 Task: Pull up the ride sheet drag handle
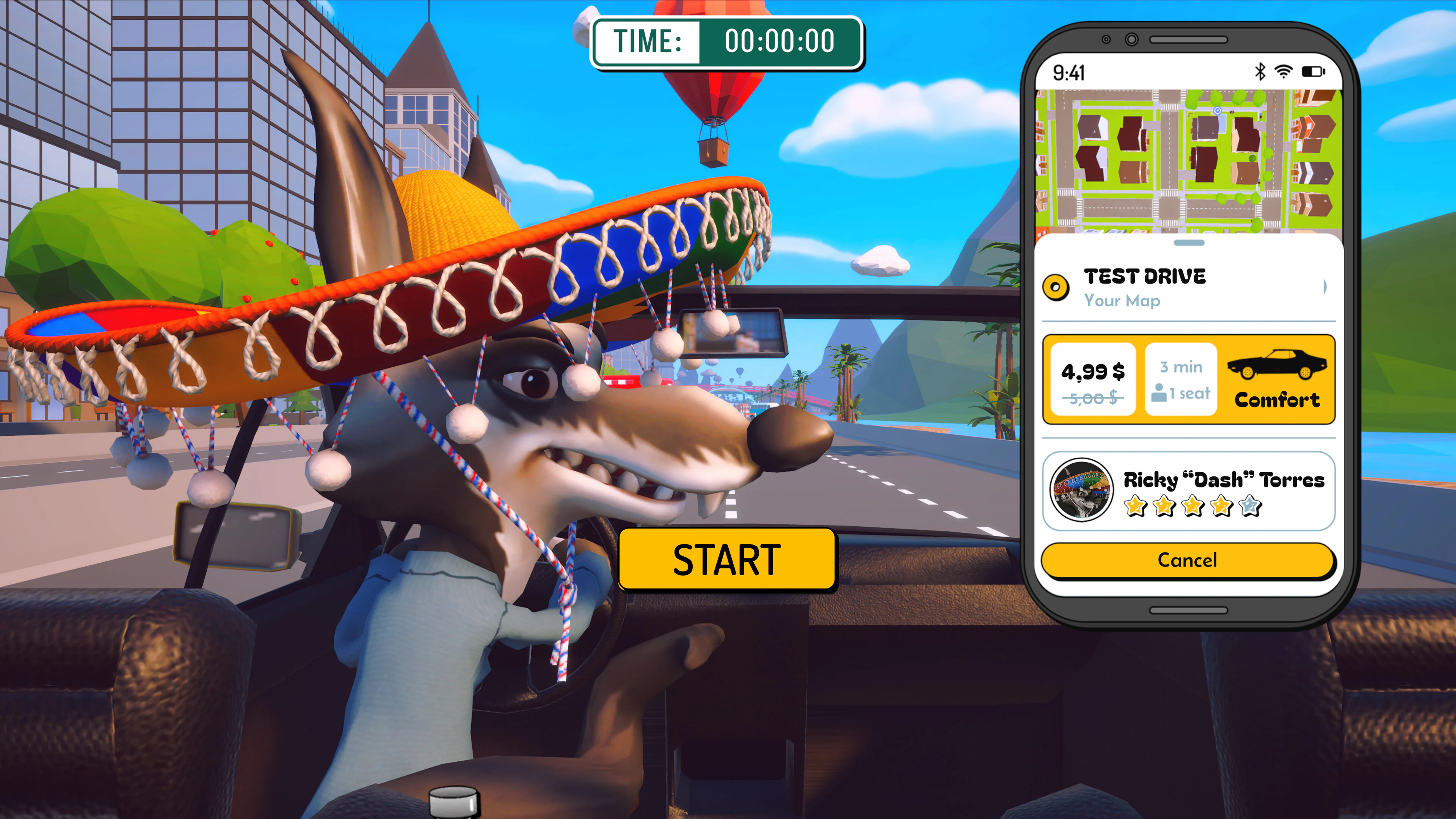[x=1189, y=243]
